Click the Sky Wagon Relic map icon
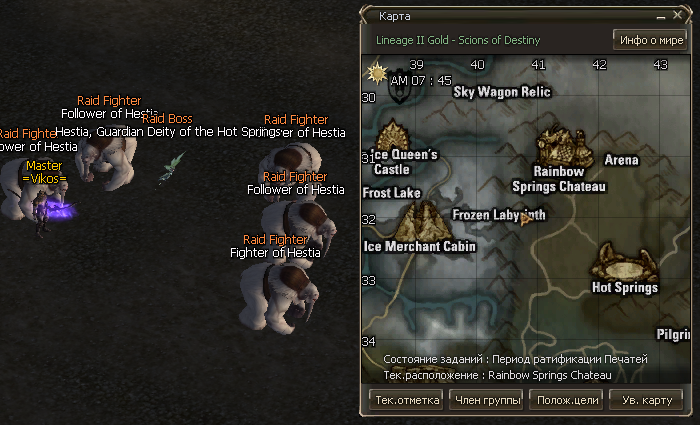 pyautogui.click(x=401, y=90)
